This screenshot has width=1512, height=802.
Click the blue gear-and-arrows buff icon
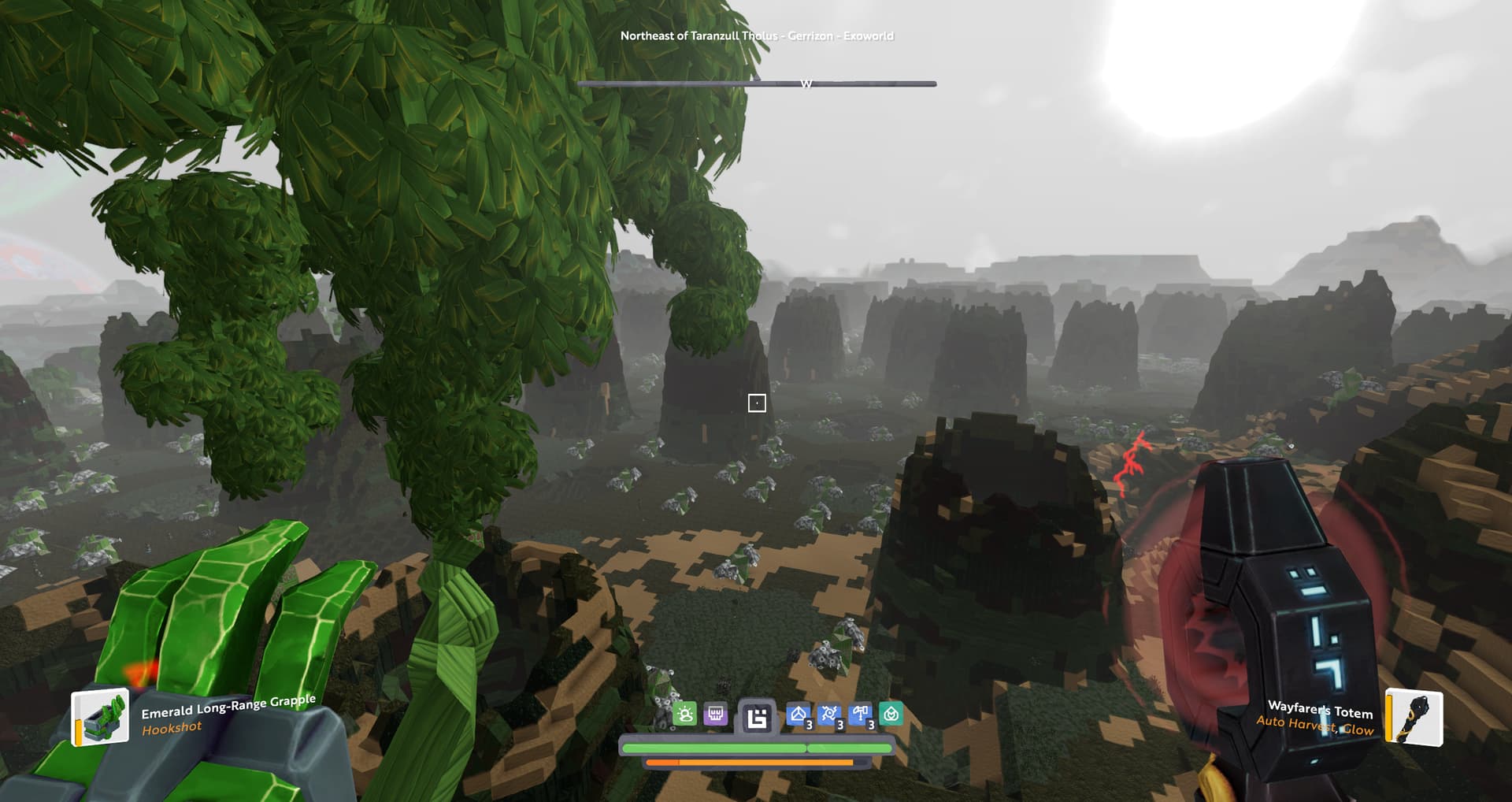tap(829, 715)
